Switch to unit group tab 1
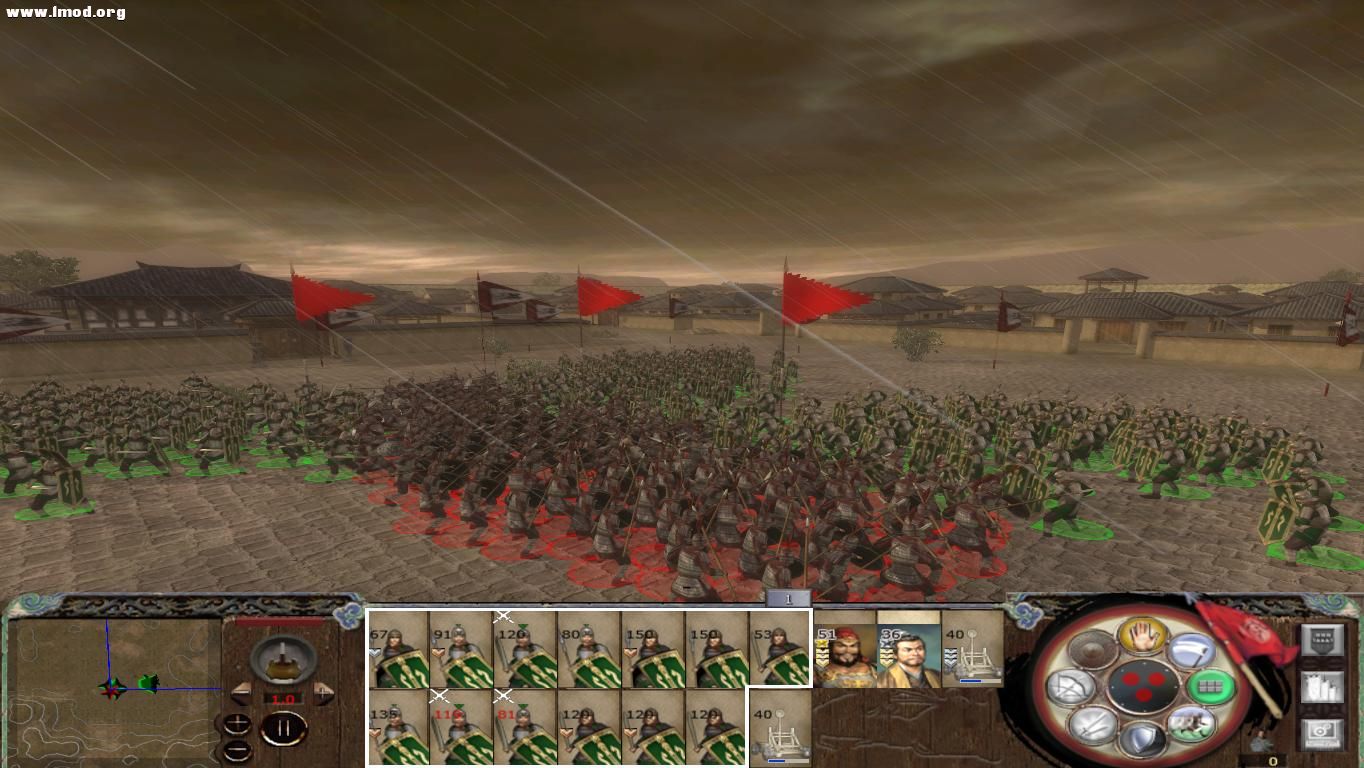The height and width of the screenshot is (768, 1364). pos(788,597)
